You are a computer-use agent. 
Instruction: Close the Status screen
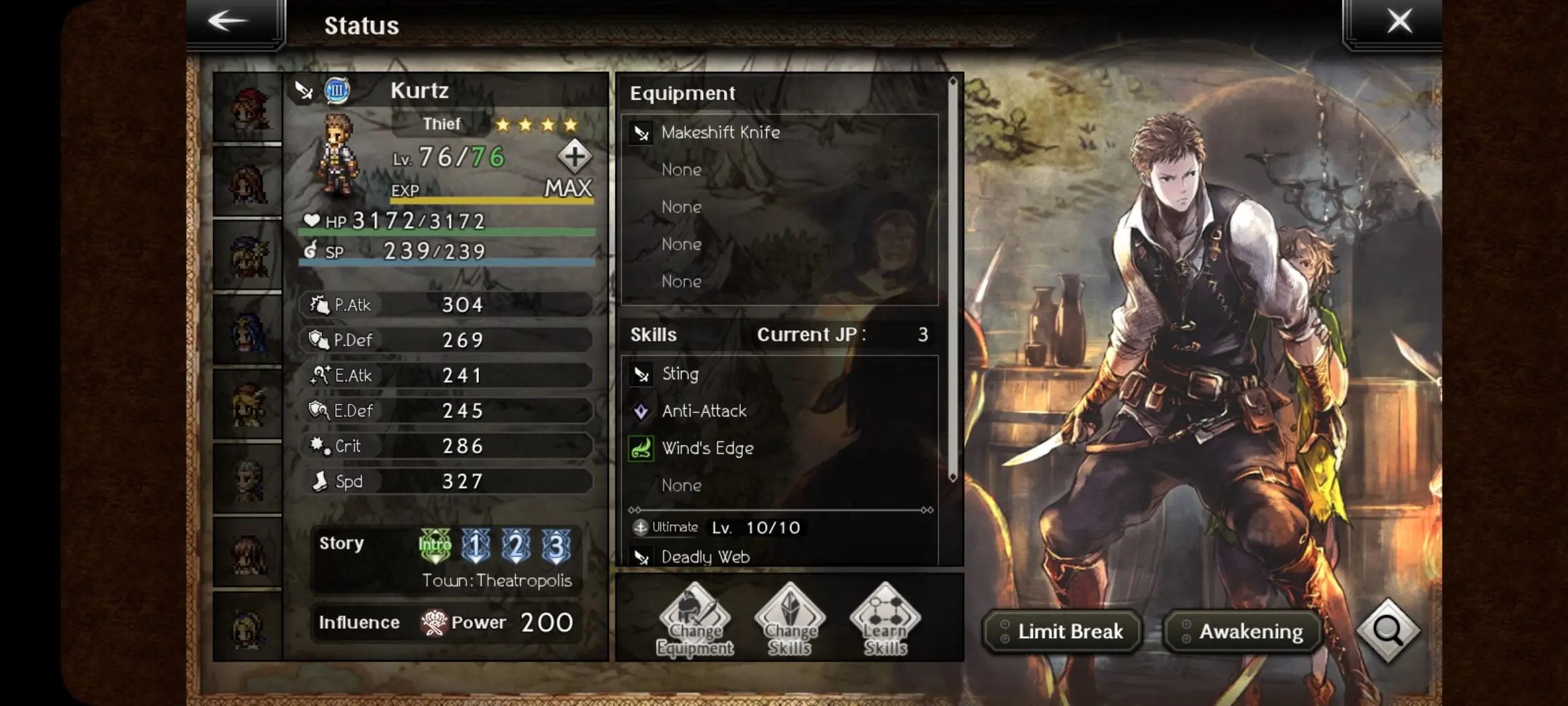pyautogui.click(x=1399, y=22)
